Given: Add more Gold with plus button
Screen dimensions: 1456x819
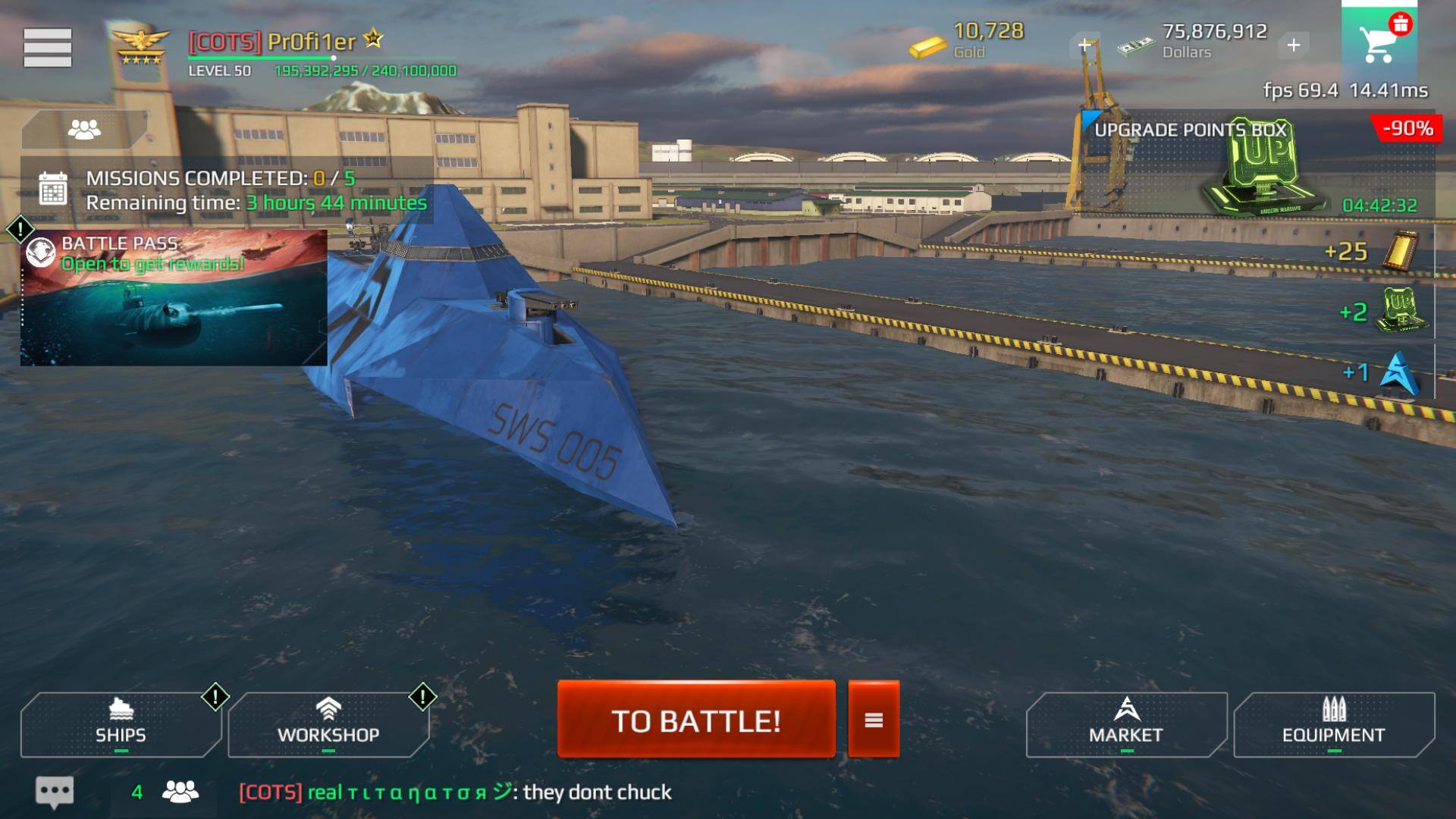Looking at the screenshot, I should point(1085,45).
